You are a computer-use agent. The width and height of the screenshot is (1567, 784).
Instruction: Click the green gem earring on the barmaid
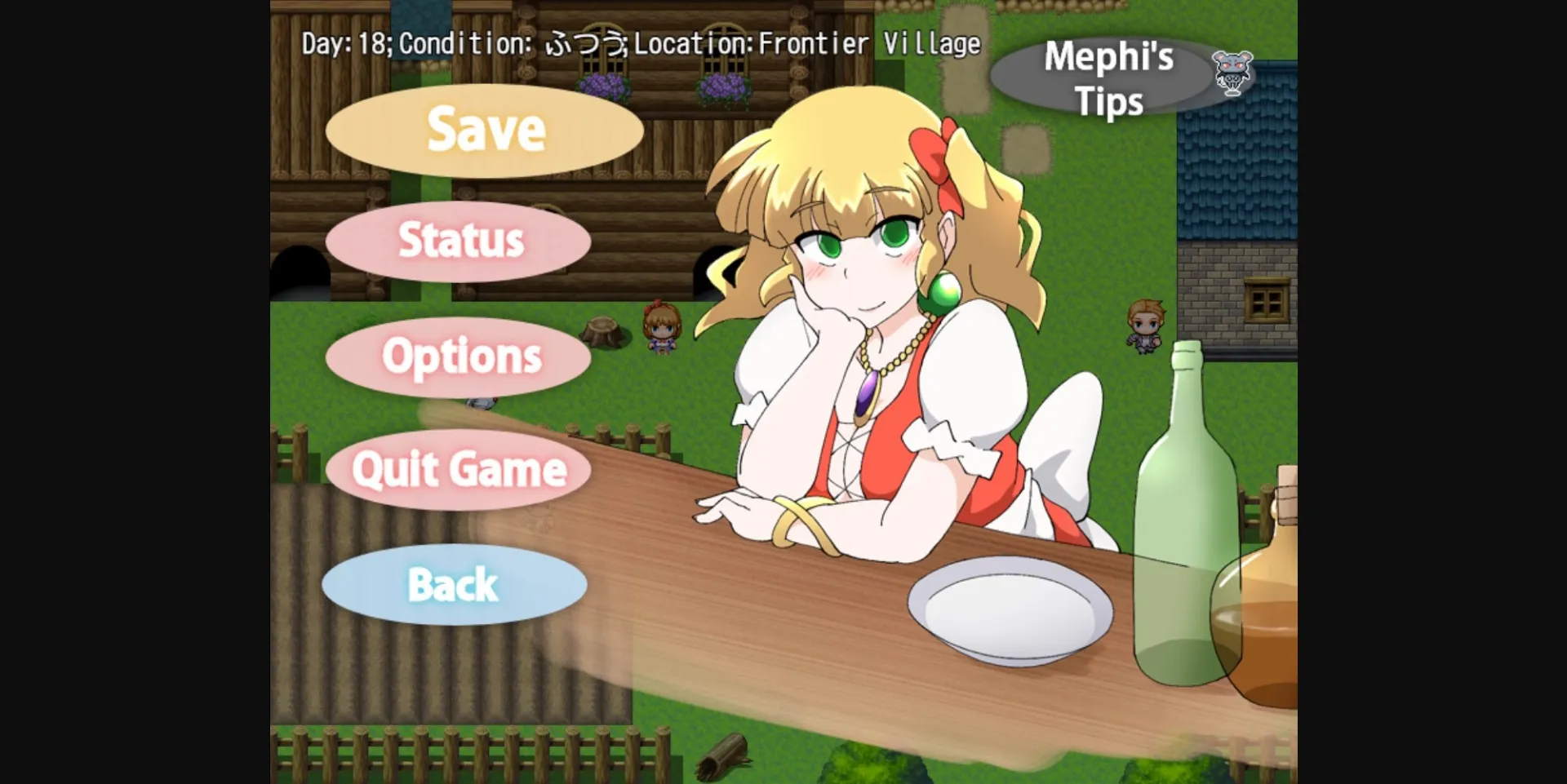940,291
